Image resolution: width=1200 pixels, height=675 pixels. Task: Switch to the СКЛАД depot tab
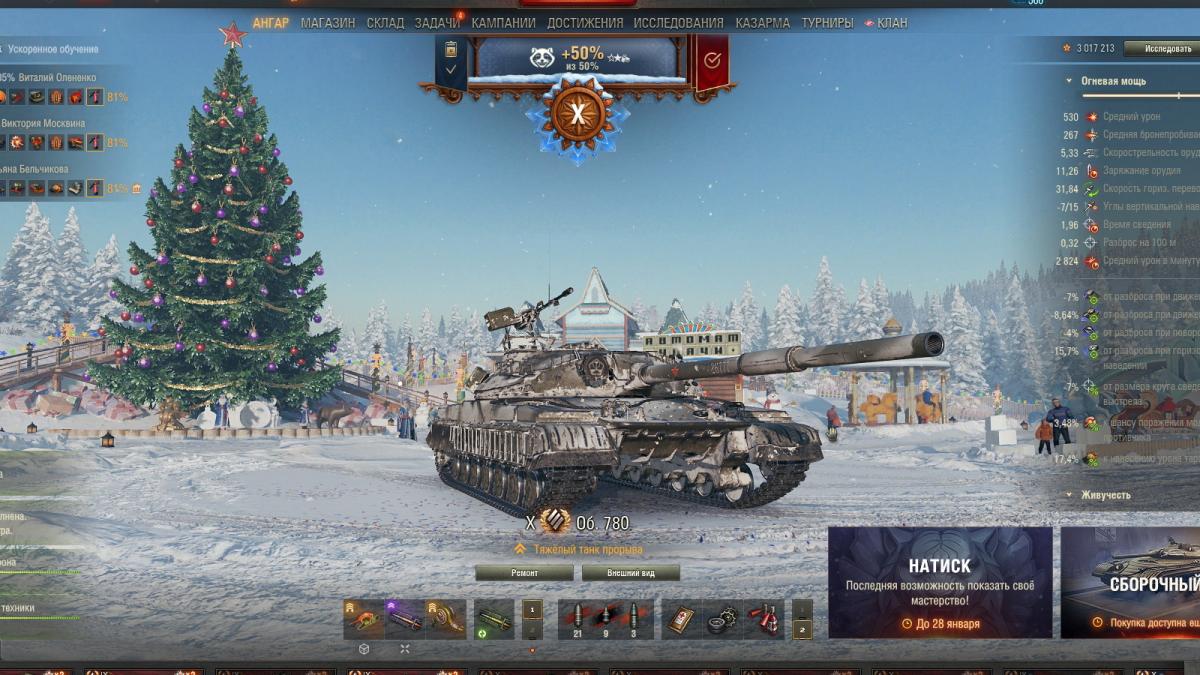tap(385, 23)
